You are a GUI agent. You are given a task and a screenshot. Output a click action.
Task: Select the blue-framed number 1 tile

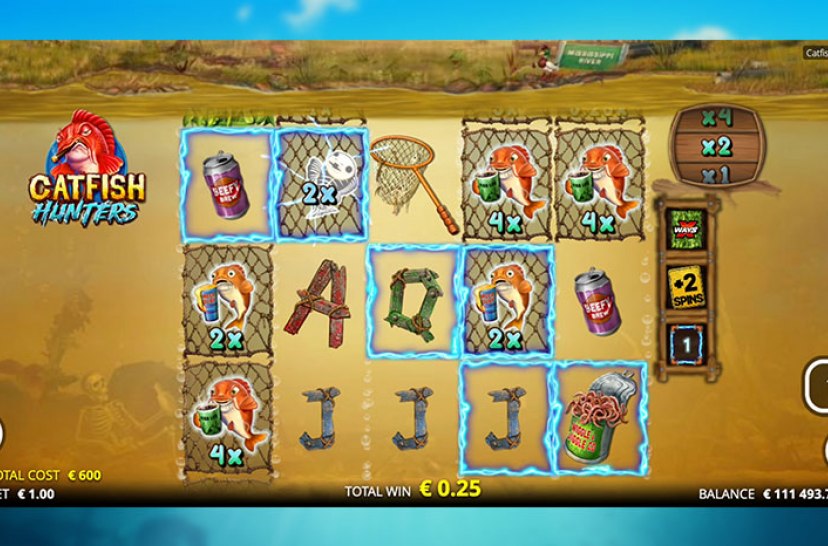tap(687, 345)
